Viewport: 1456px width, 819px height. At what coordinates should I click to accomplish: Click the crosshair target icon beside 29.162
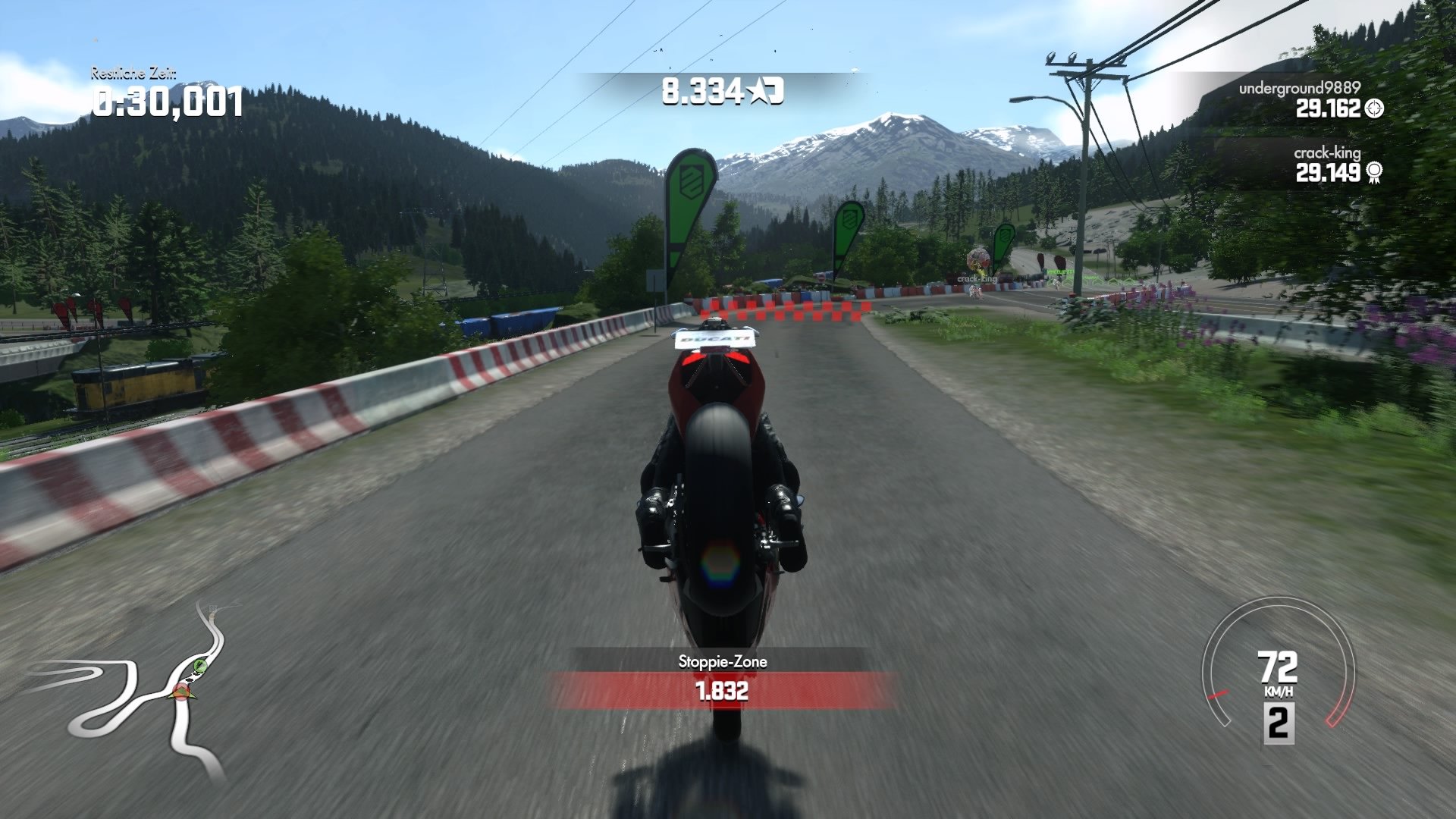1373,109
